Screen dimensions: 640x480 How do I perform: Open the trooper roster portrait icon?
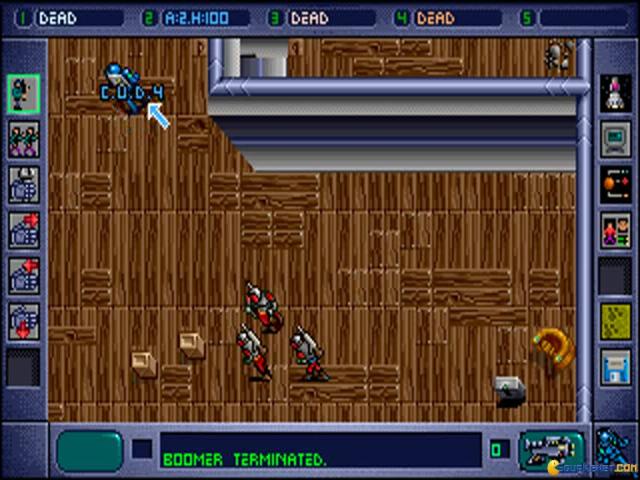pyautogui.click(x=615, y=230)
